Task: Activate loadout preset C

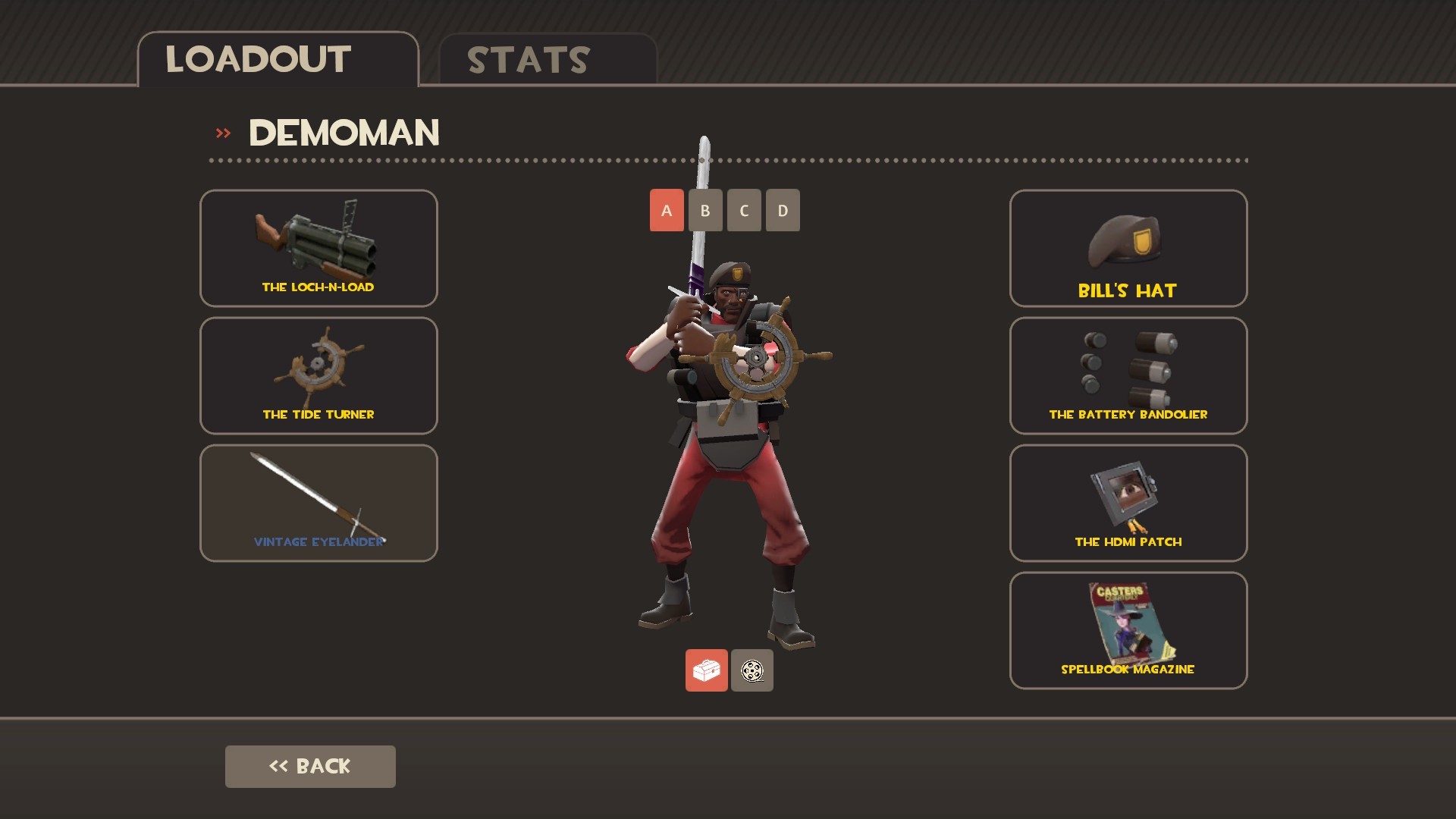Action: pos(743,210)
